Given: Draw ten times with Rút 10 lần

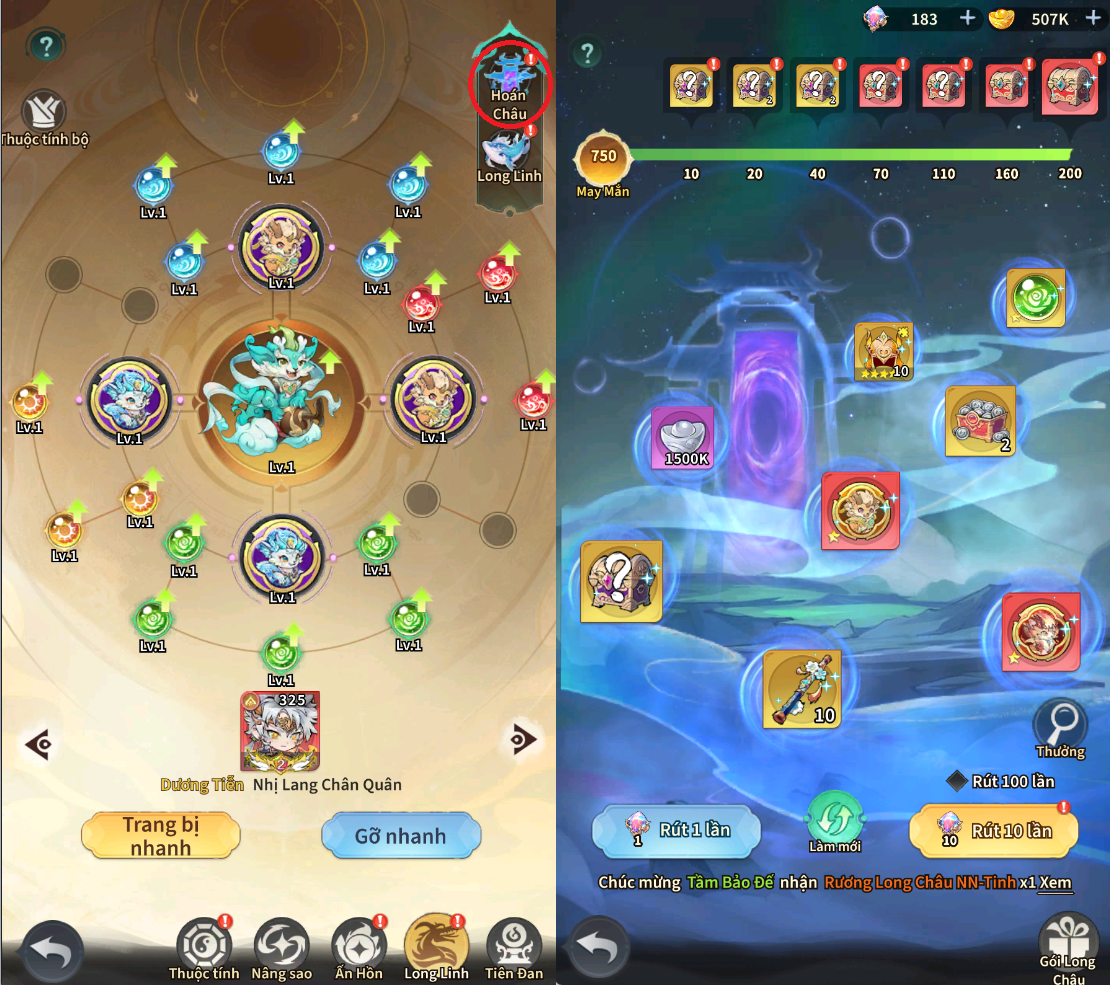Looking at the screenshot, I should (x=993, y=831).
